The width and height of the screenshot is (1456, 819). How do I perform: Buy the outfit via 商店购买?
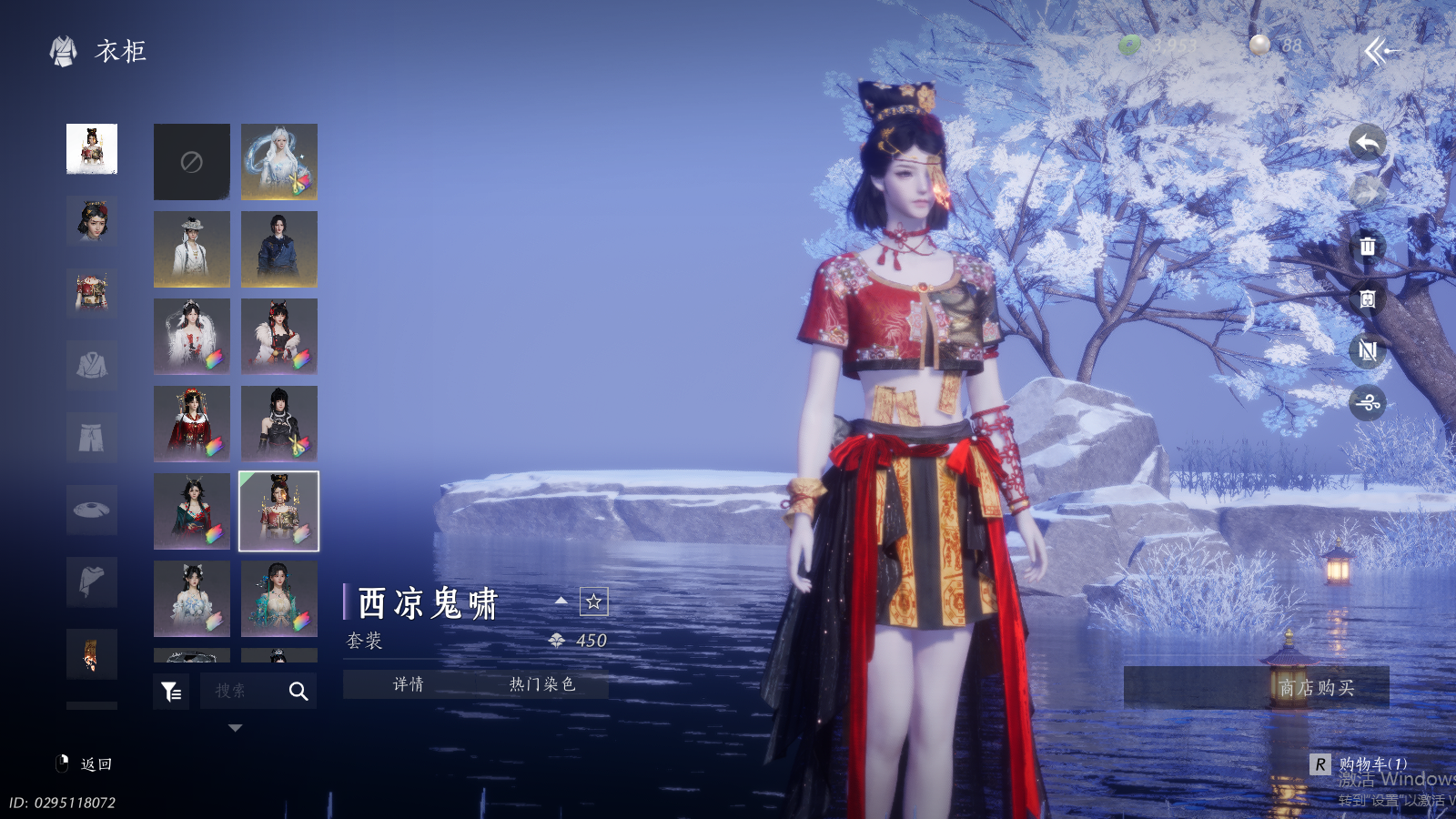click(1316, 688)
